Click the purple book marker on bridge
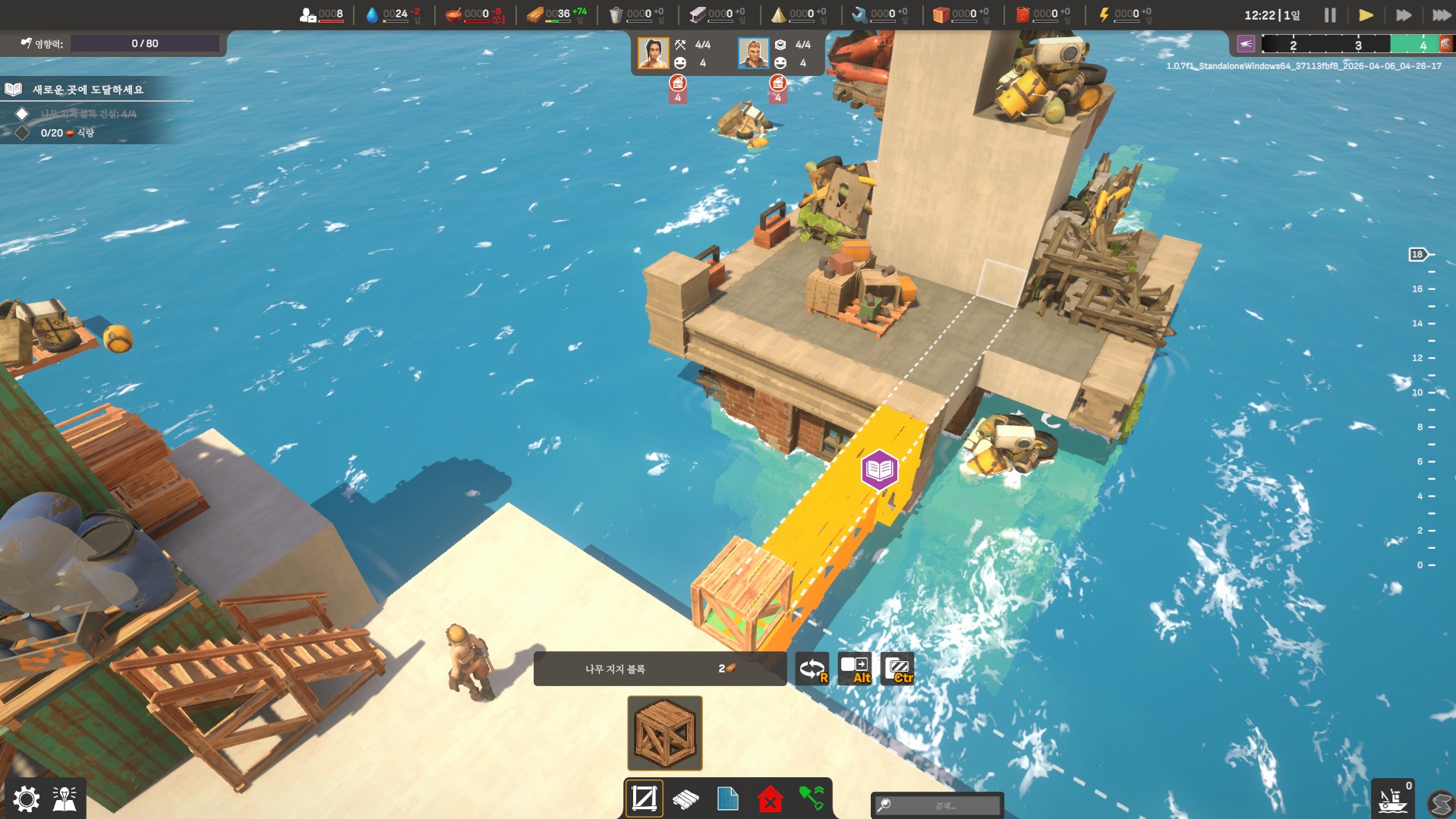The image size is (1456, 819). click(x=879, y=470)
